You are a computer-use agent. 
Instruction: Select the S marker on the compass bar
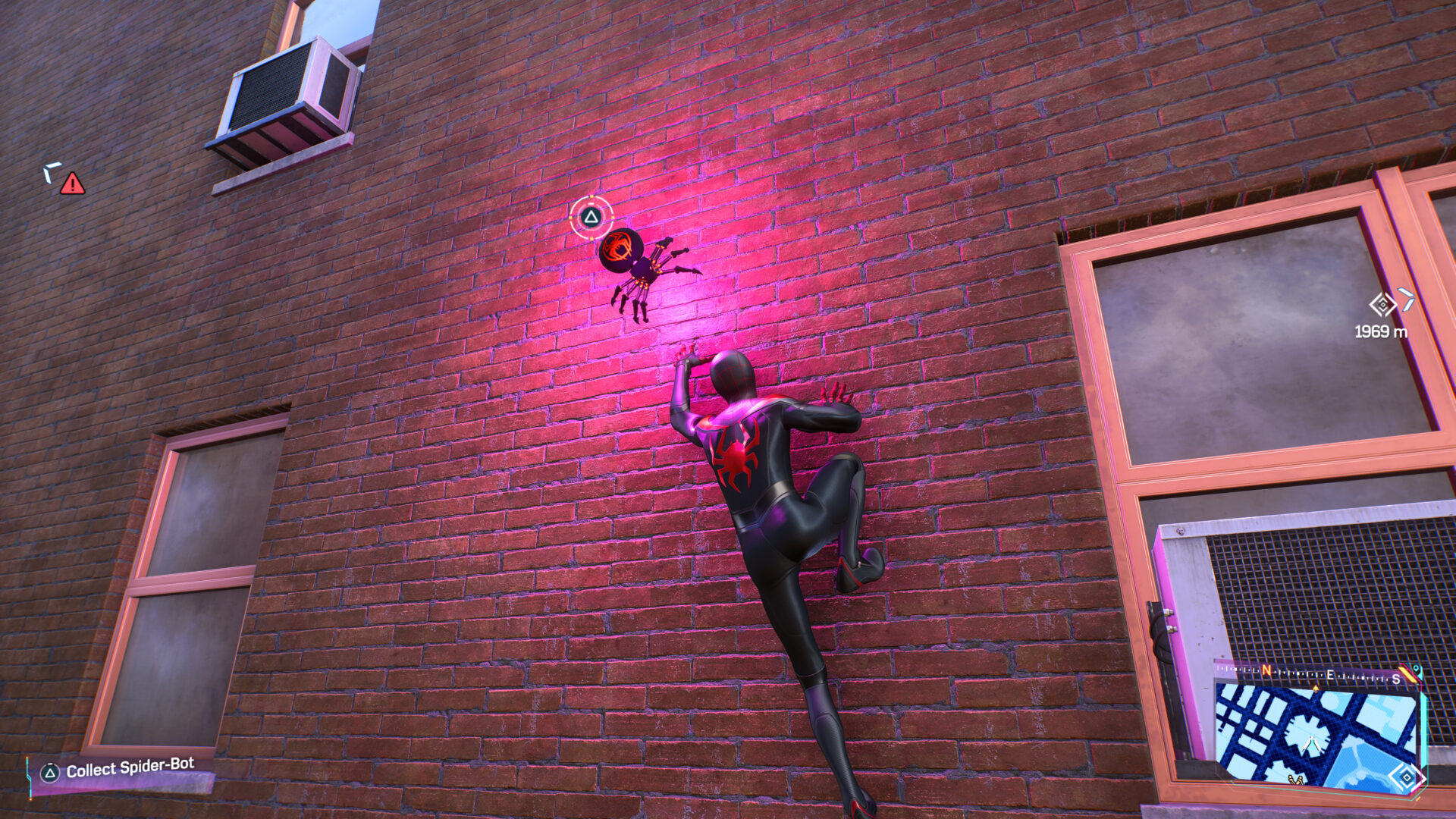click(1396, 679)
